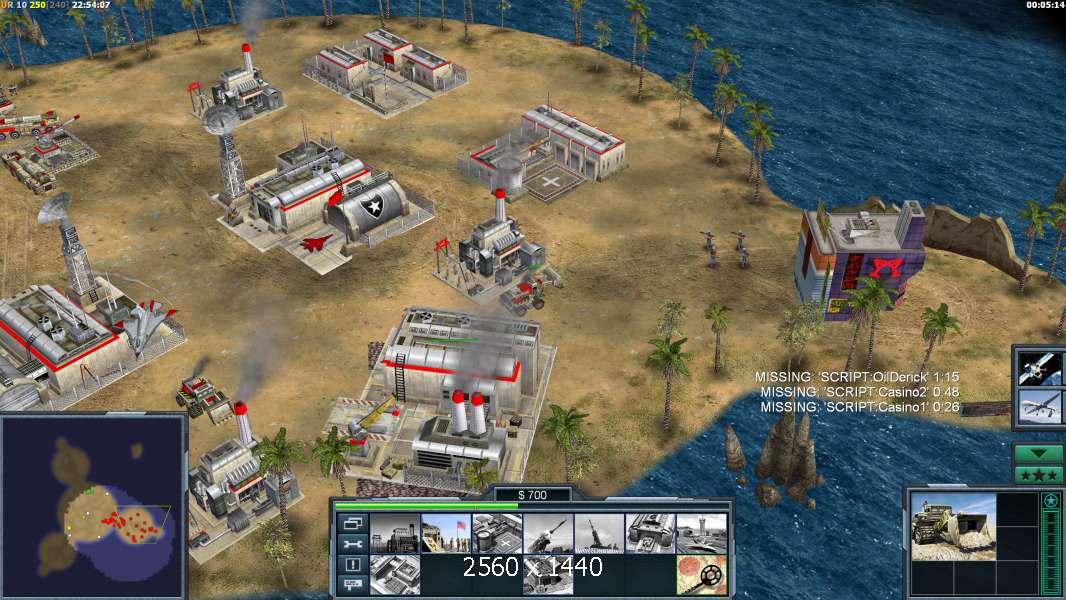The image size is (1066, 600).
Task: Choose the war factory build icon
Action: pos(650,533)
